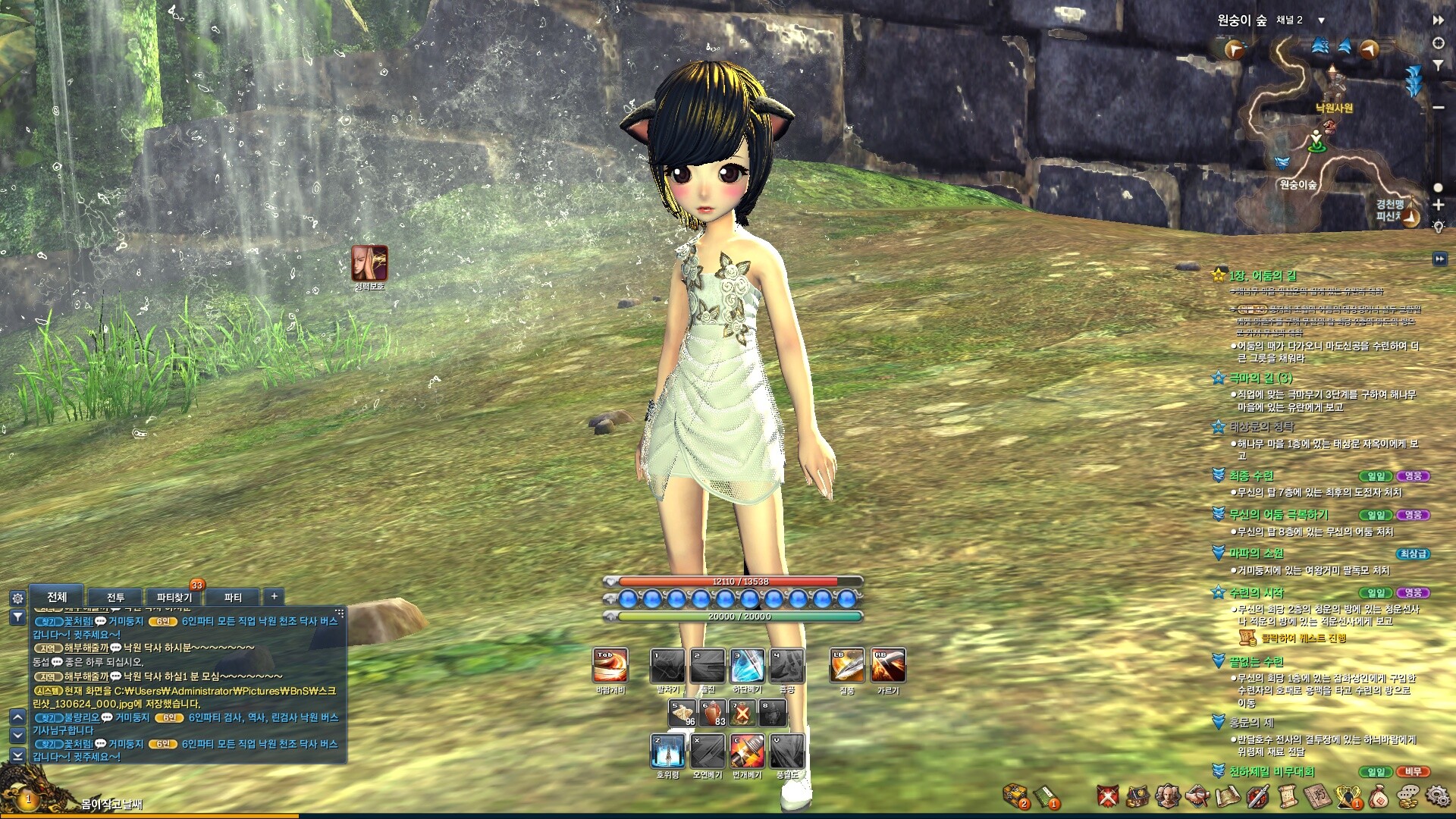Open the money pouch inventory icon
Viewport: 1456px width, 819px height.
[1379, 796]
